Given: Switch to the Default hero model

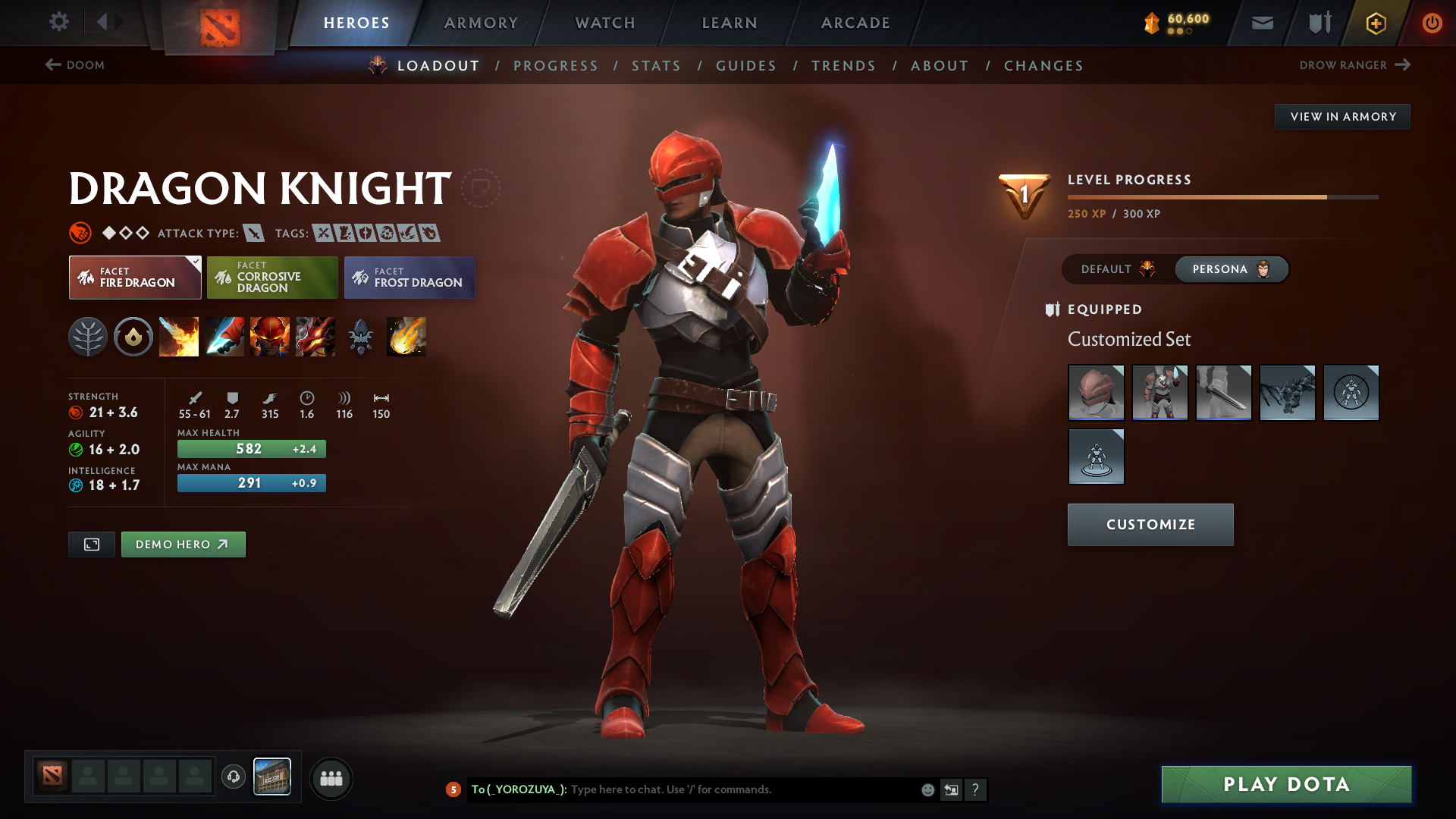Looking at the screenshot, I should (1117, 269).
